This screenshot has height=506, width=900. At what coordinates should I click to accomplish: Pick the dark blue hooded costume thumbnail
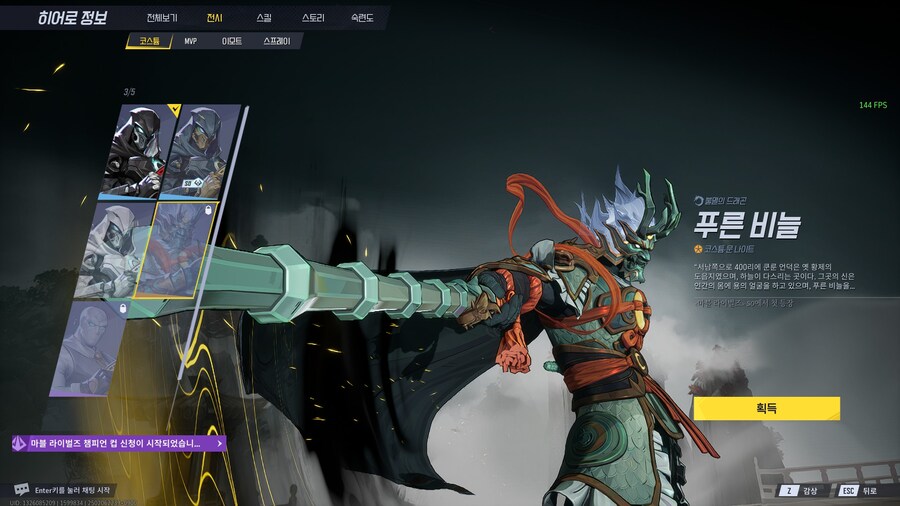click(201, 150)
